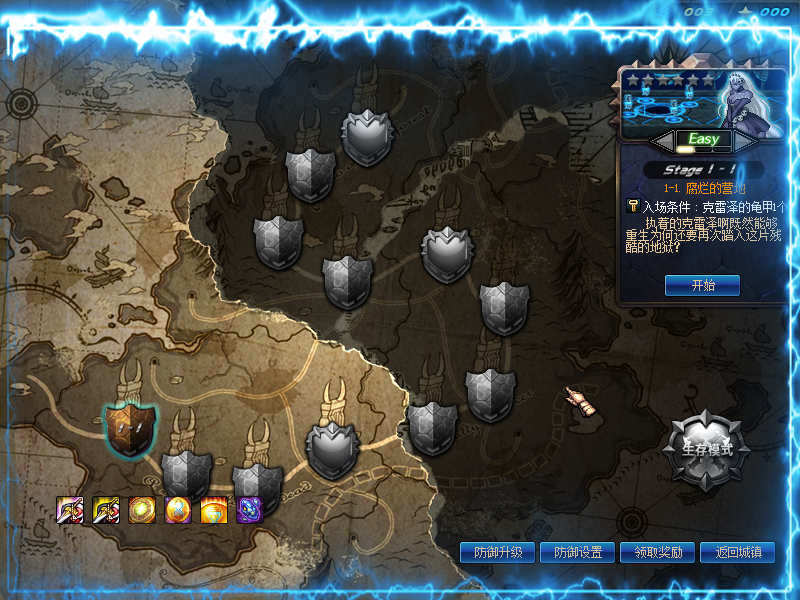This screenshot has width=800, height=600.
Task: Select next difficulty with right arrow
Action: point(745,140)
